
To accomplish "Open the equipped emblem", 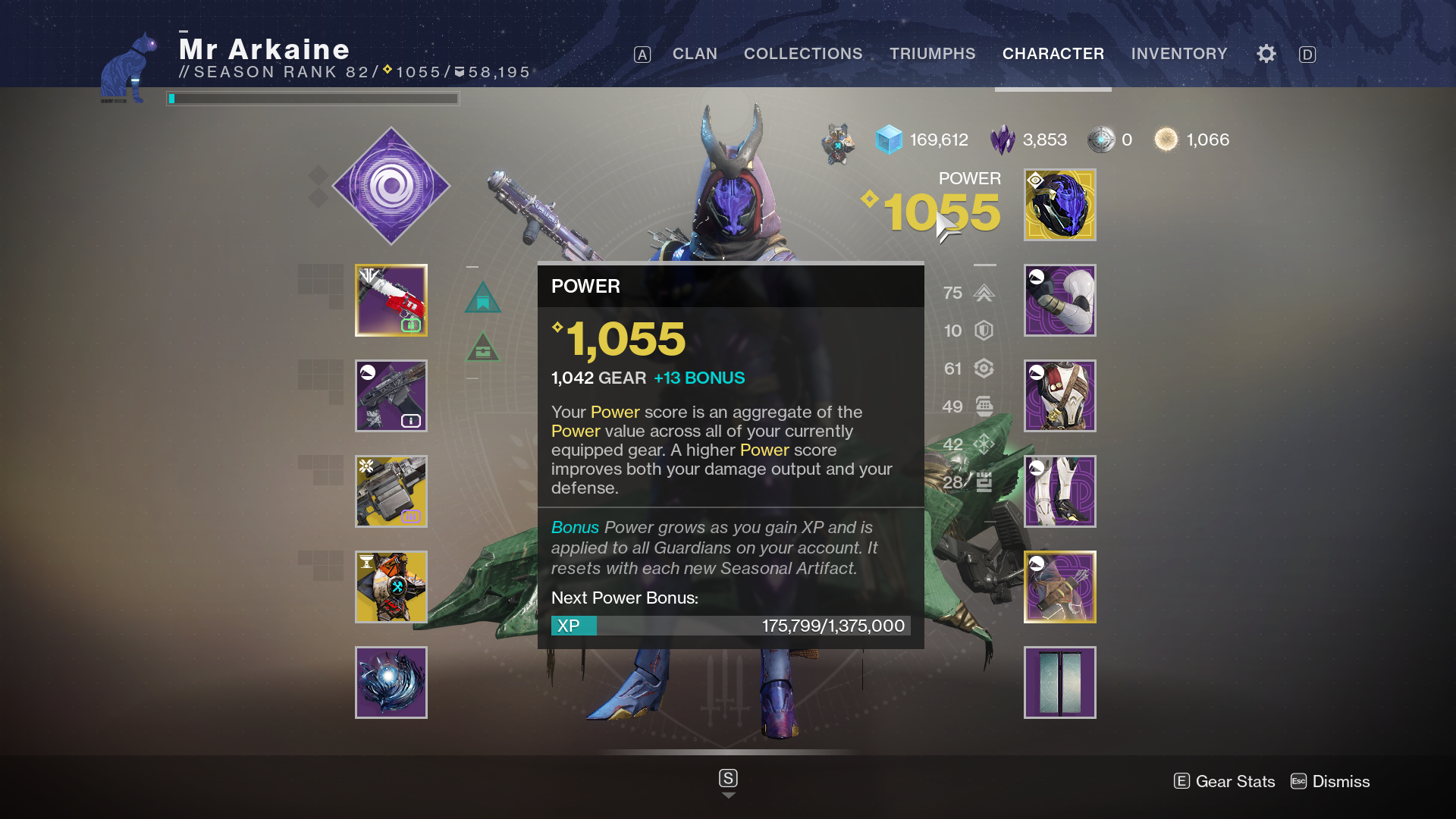I will [1059, 682].
